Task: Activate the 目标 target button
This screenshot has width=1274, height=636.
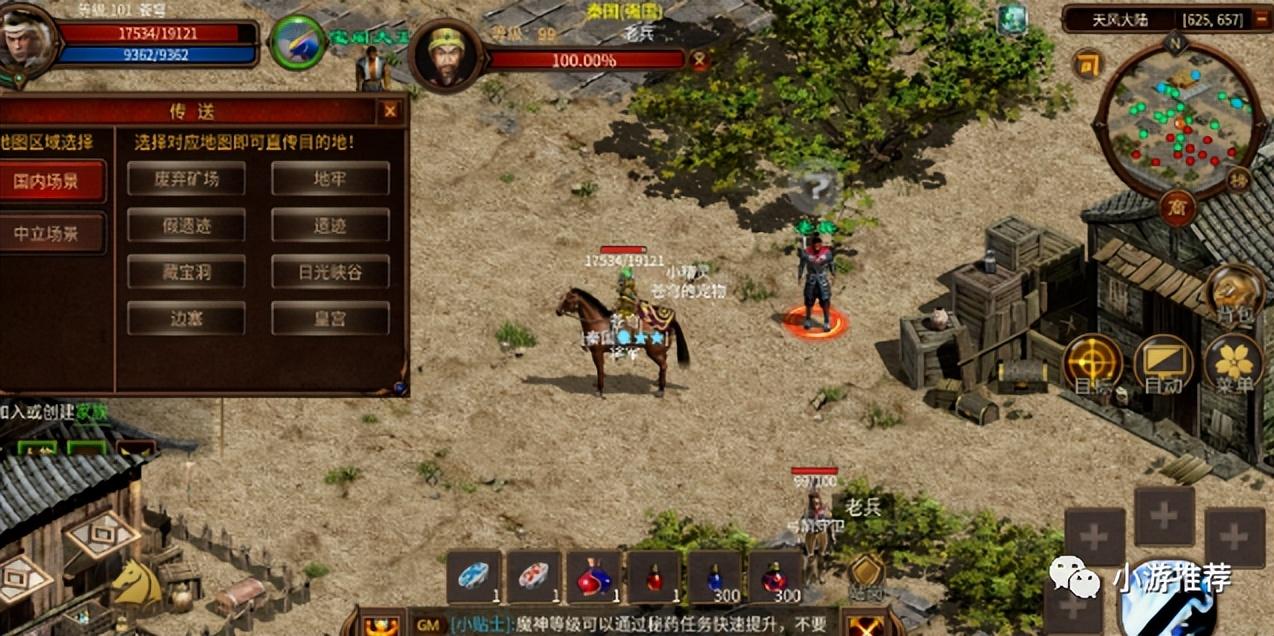Action: pyautogui.click(x=1091, y=362)
